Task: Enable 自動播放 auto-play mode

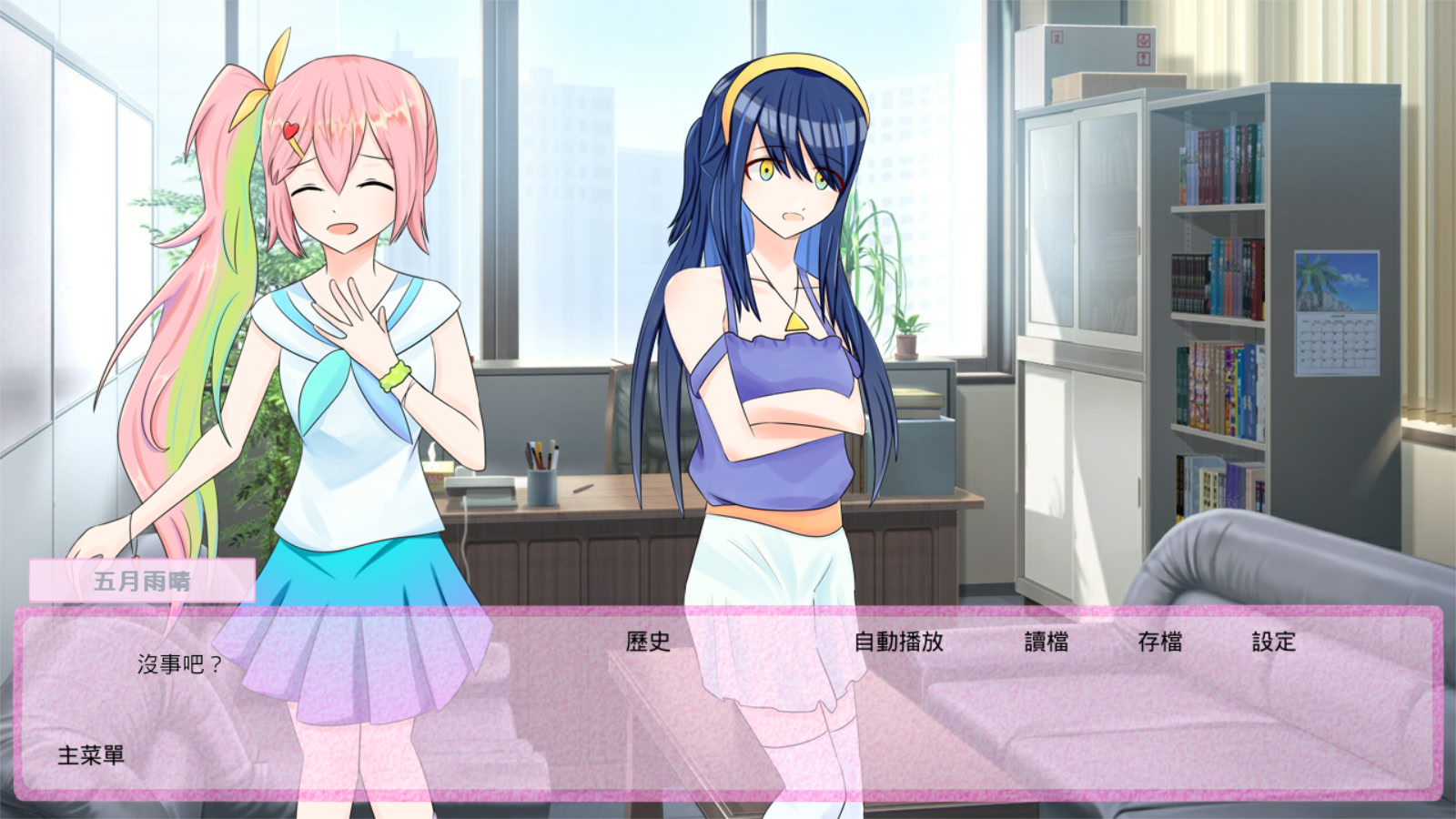Action: tap(899, 642)
